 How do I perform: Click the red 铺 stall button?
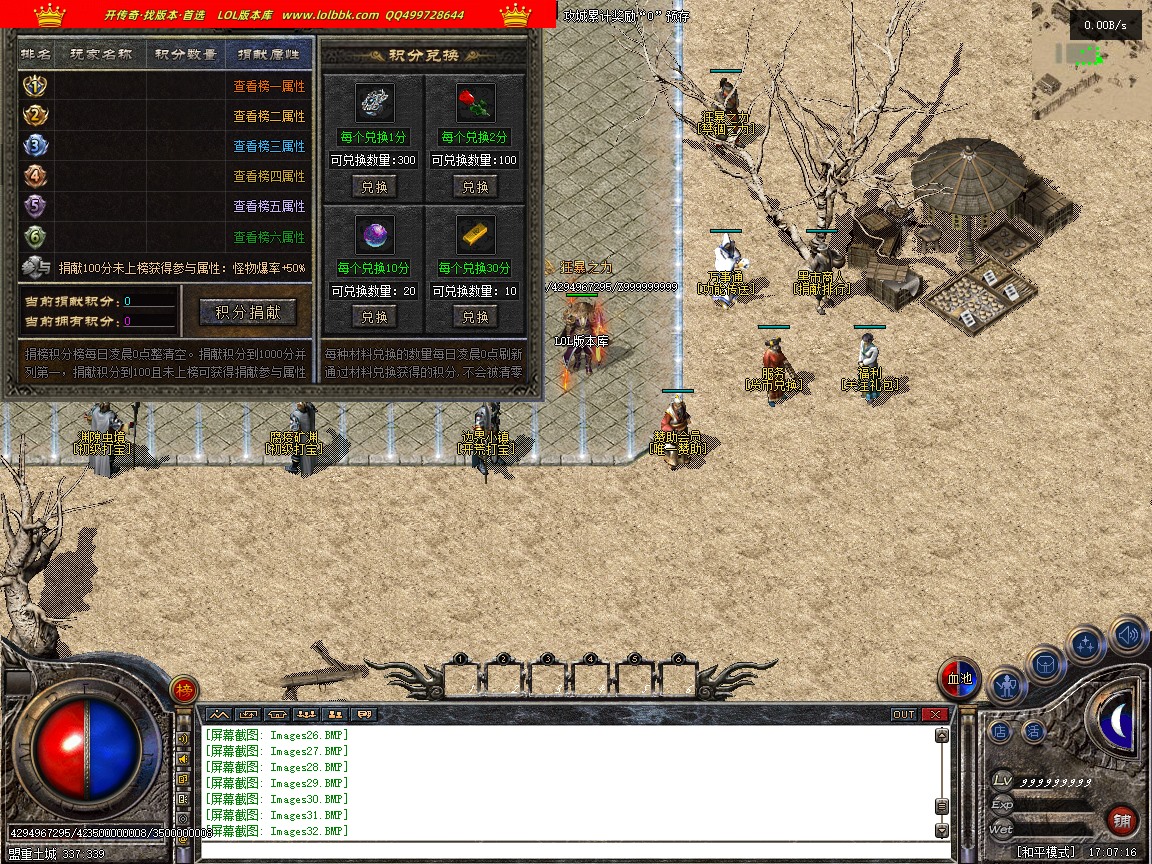click(1122, 822)
